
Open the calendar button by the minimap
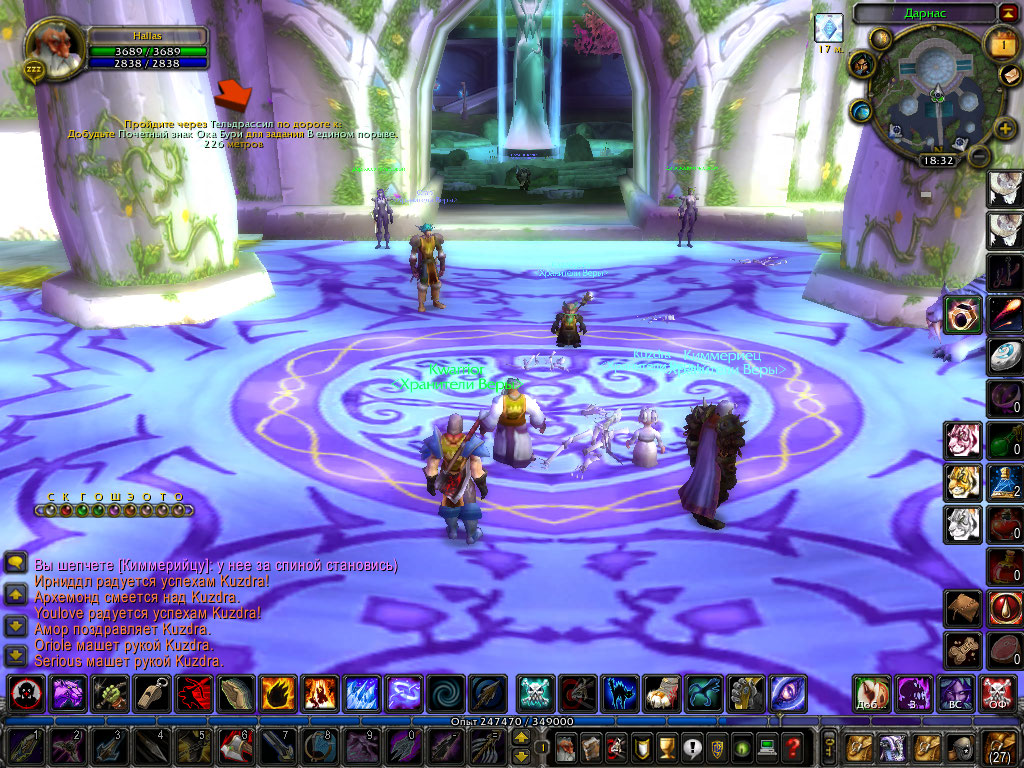pos(1000,43)
